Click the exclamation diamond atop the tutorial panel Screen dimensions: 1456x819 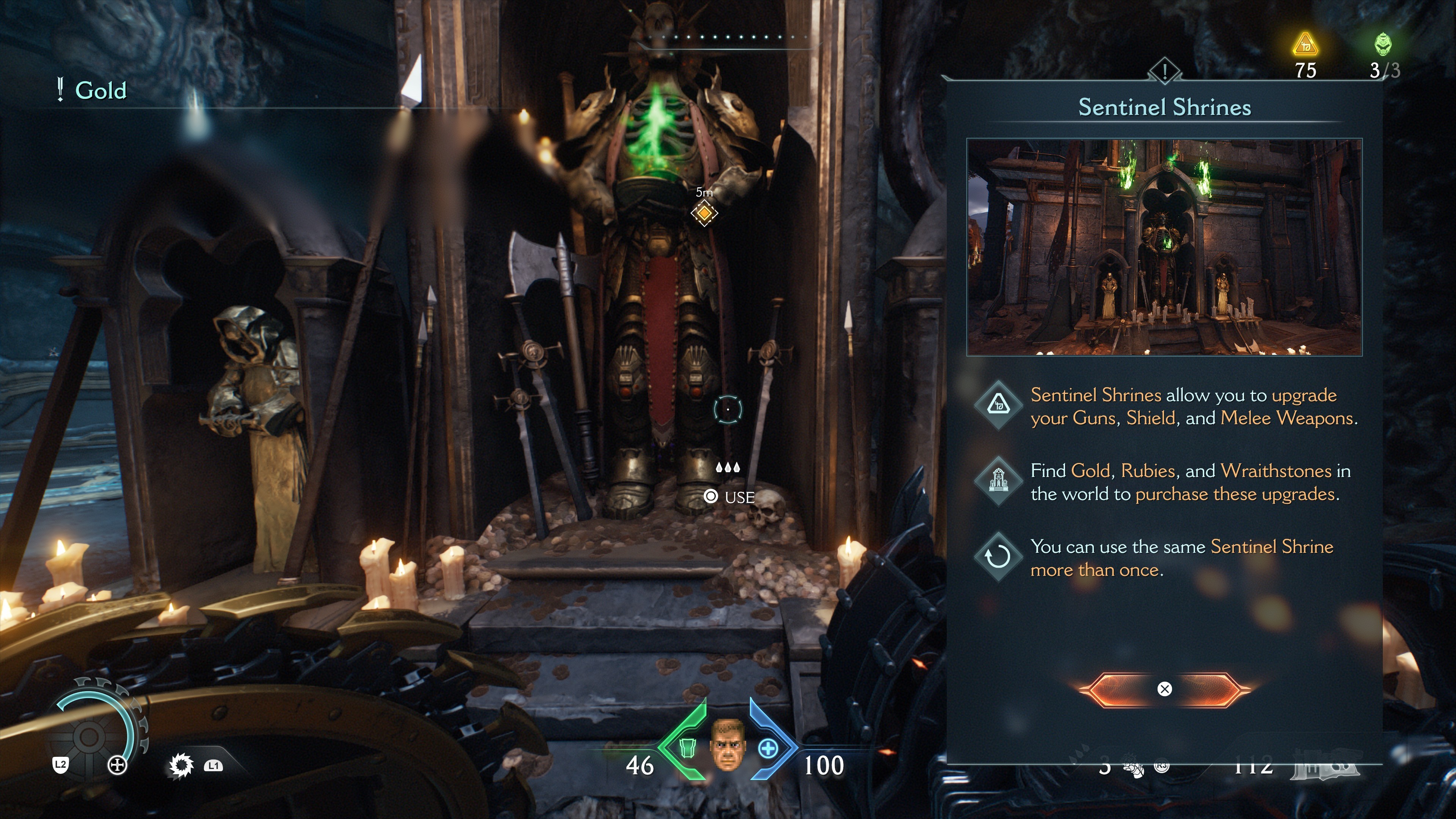click(x=1164, y=71)
